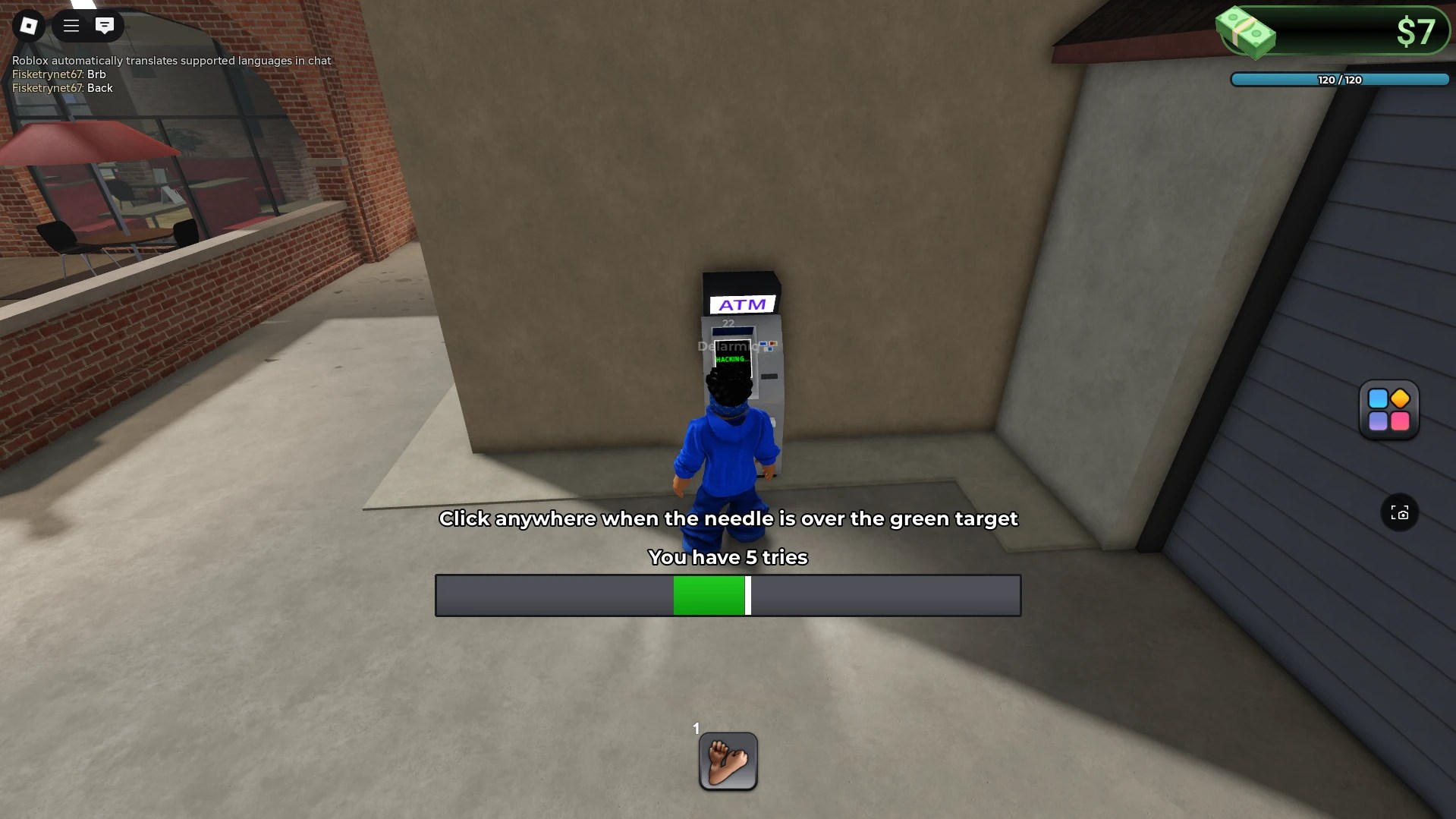Click the needle on the hacking meter
This screenshot has width=1456, height=819.
point(749,595)
